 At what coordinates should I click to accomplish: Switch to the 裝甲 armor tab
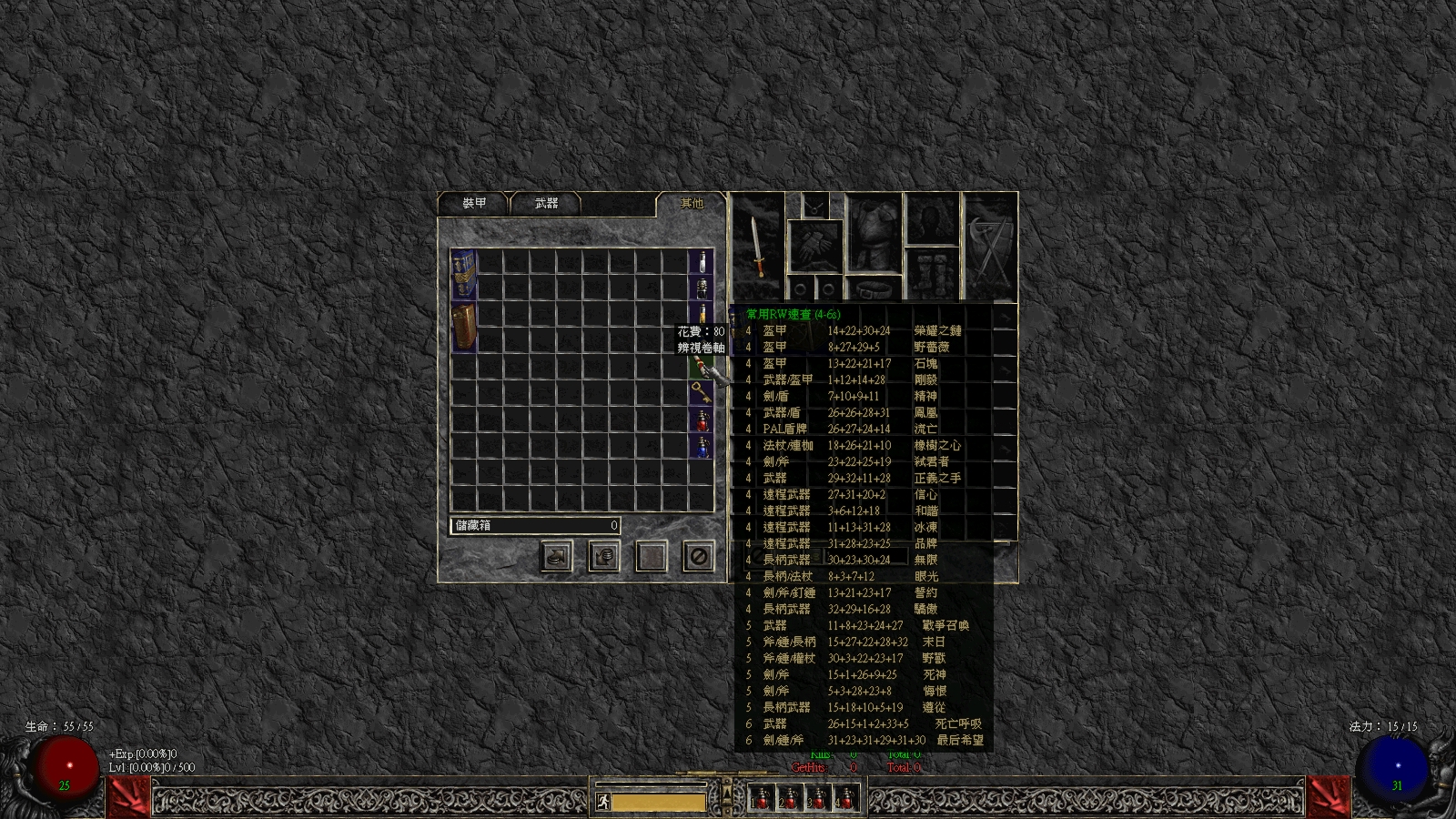(474, 204)
